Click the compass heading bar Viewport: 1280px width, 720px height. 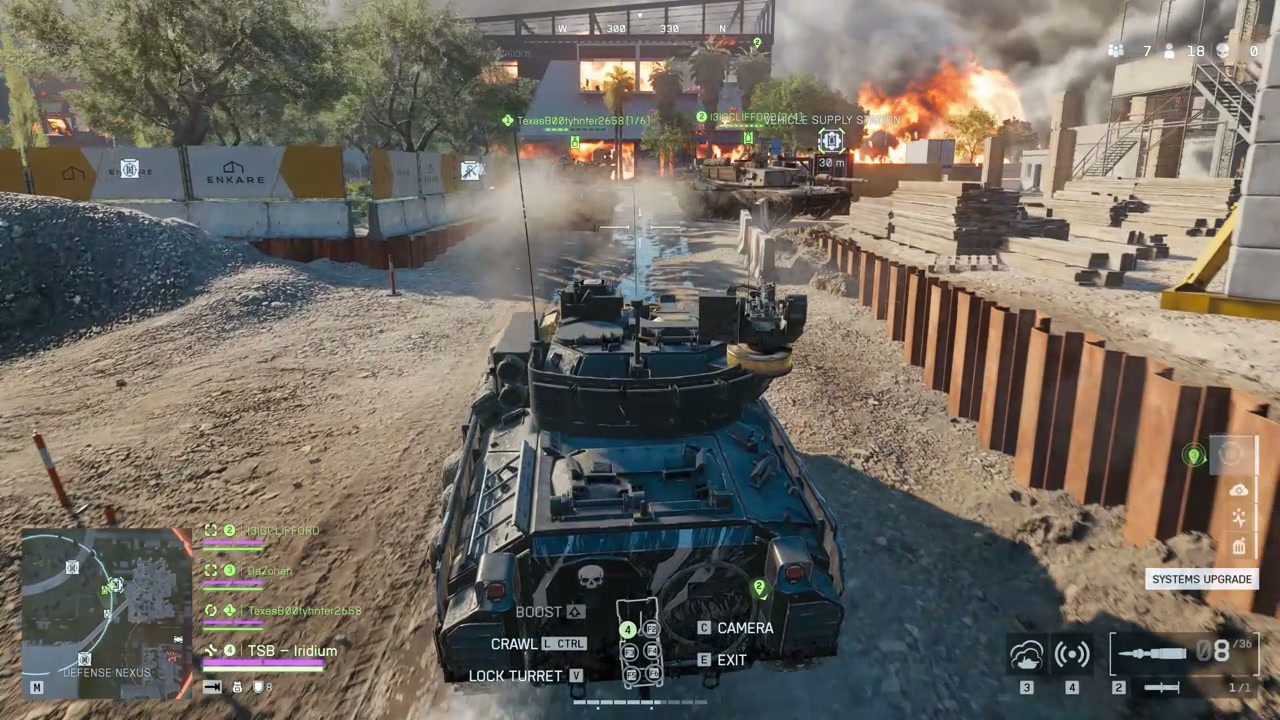point(642,29)
